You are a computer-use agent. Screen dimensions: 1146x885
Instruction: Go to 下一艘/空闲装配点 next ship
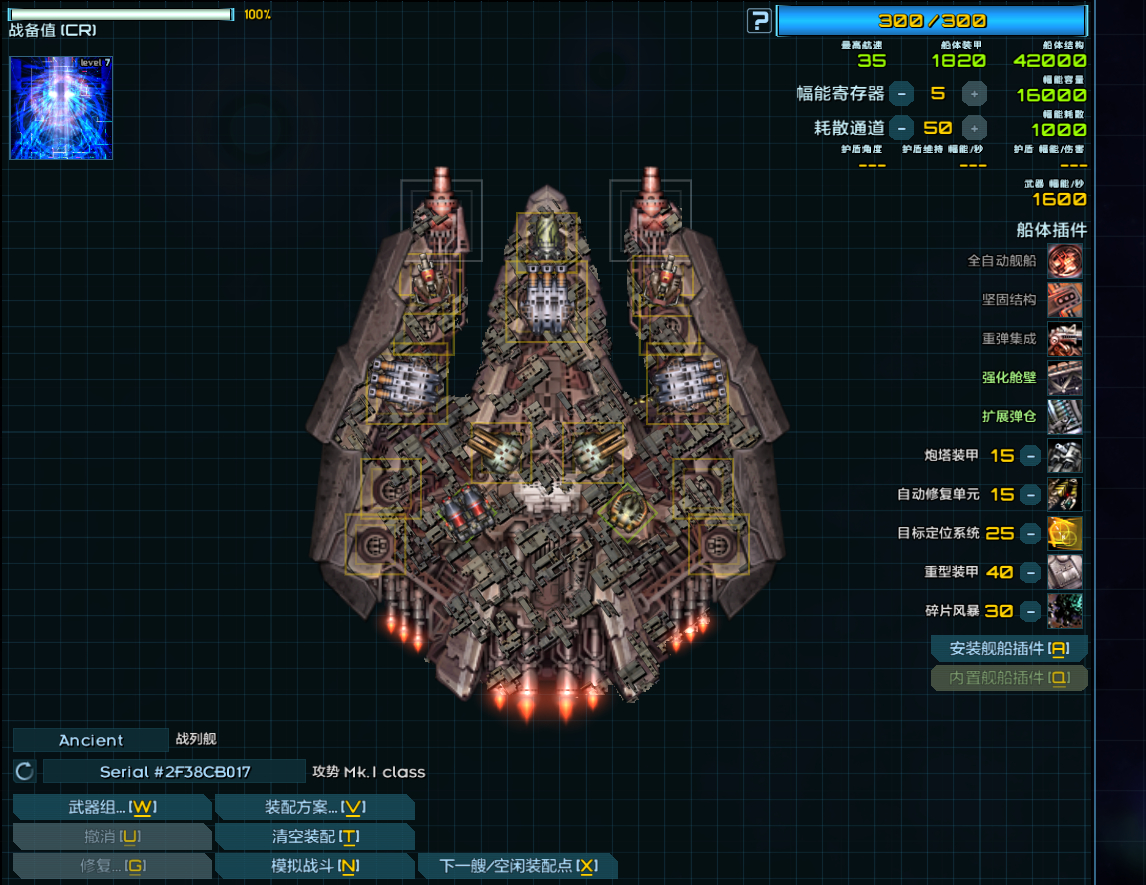coord(517,865)
